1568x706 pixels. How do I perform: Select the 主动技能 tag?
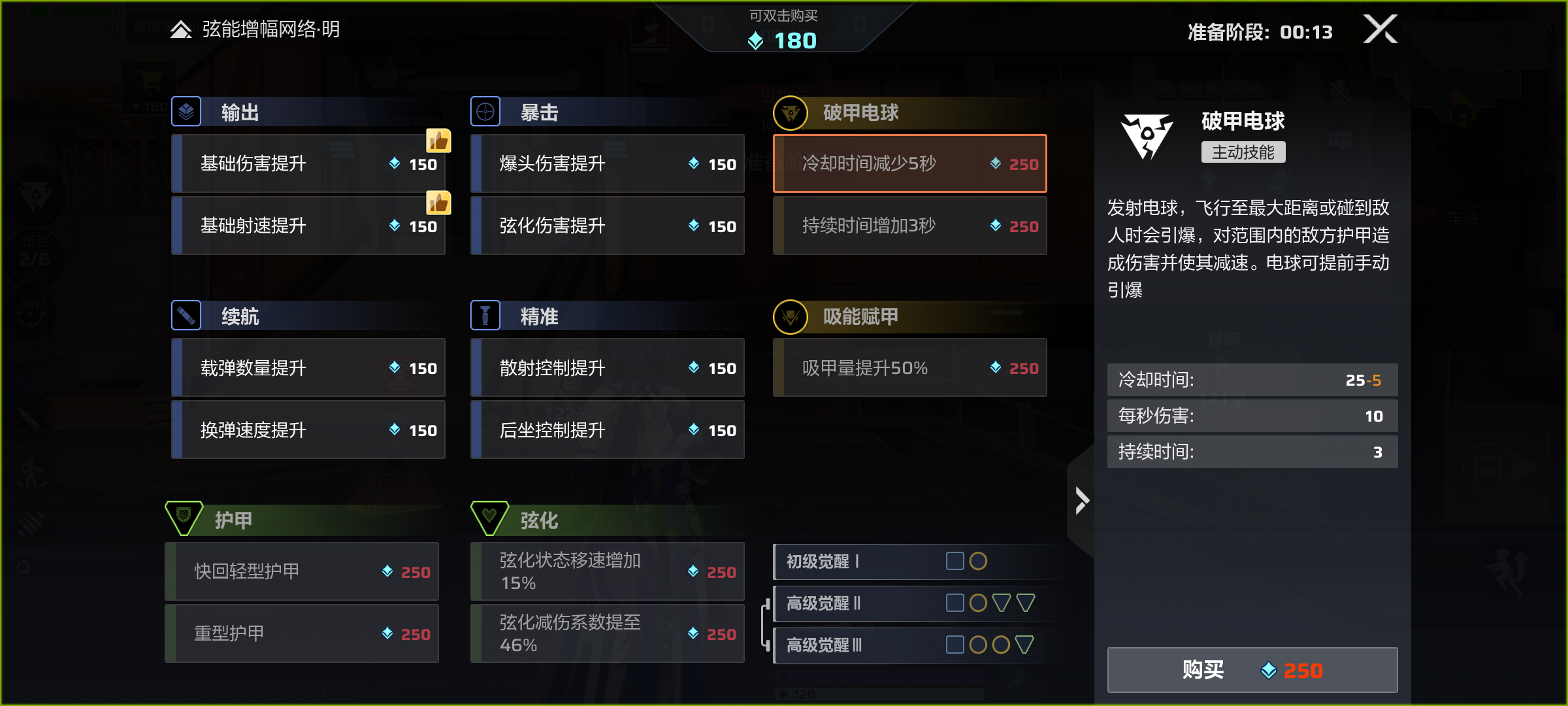[1243, 152]
